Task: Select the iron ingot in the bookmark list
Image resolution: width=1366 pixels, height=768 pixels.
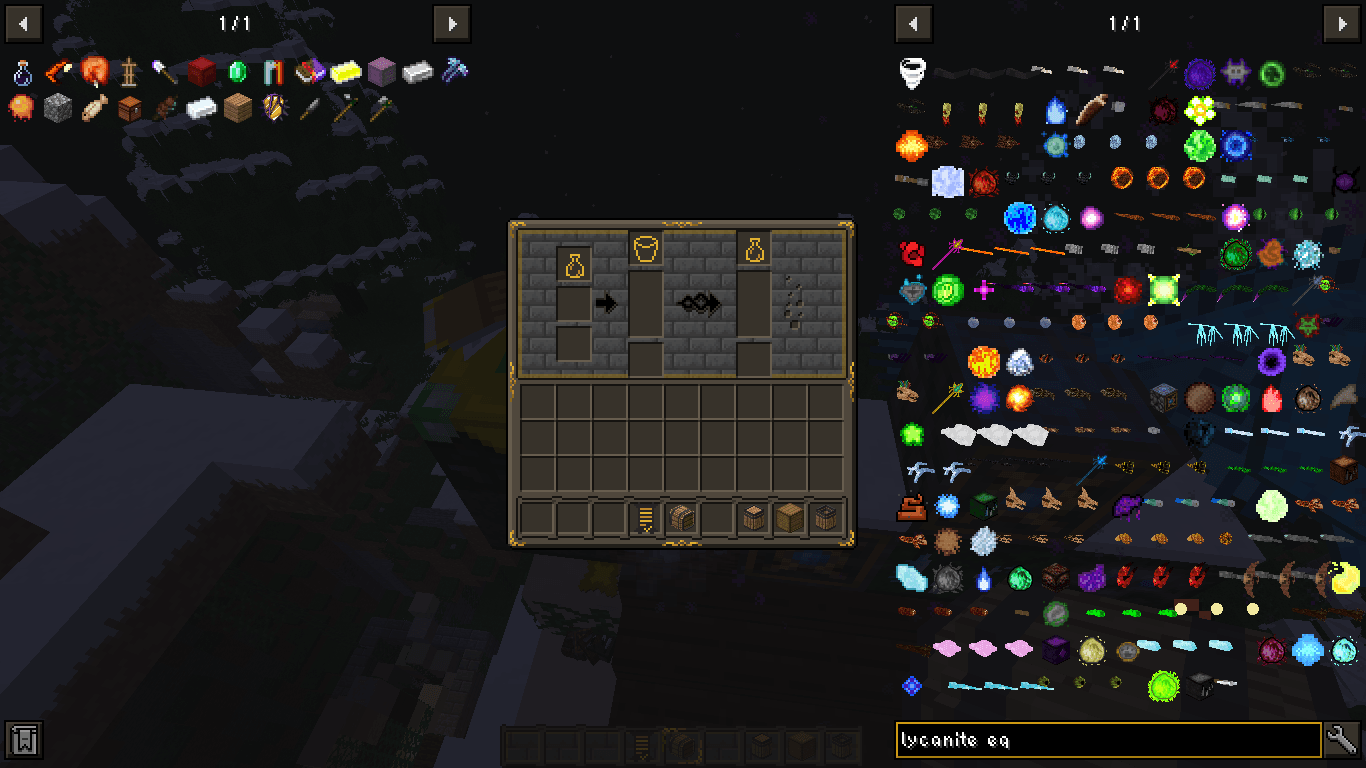Action: pyautogui.click(x=419, y=72)
